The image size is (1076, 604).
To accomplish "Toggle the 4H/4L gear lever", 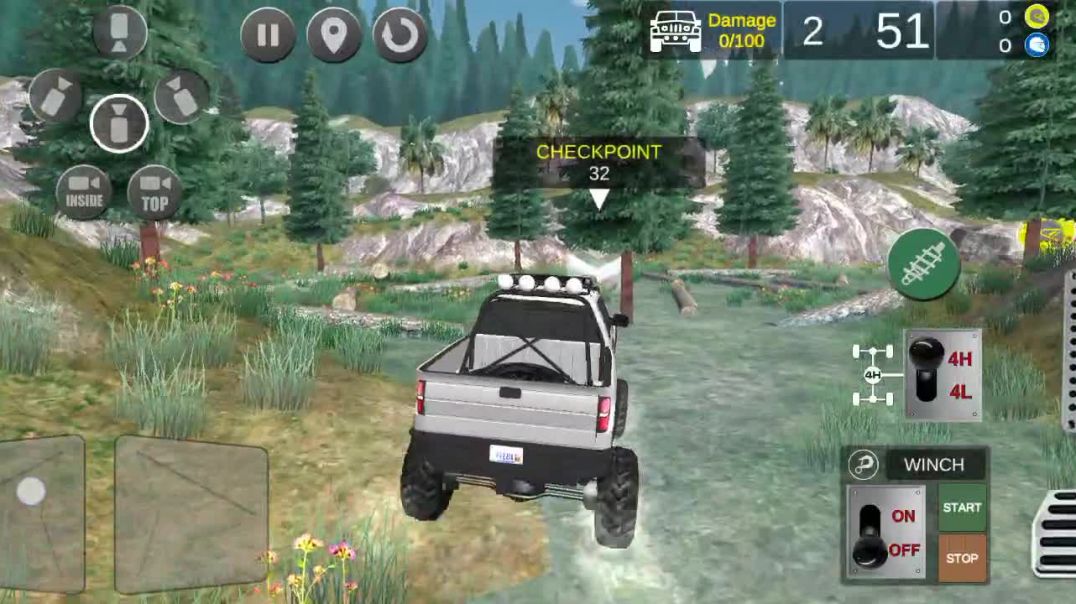I will (x=926, y=373).
